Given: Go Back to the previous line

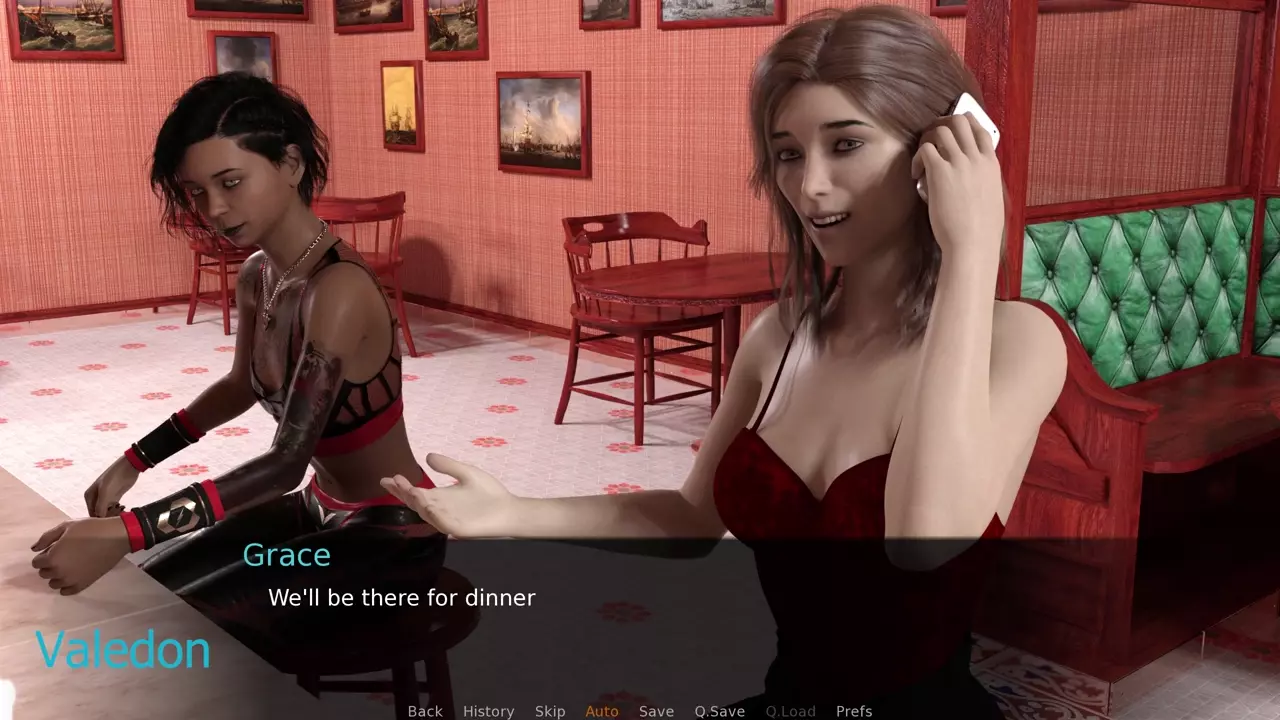Looking at the screenshot, I should coord(425,711).
